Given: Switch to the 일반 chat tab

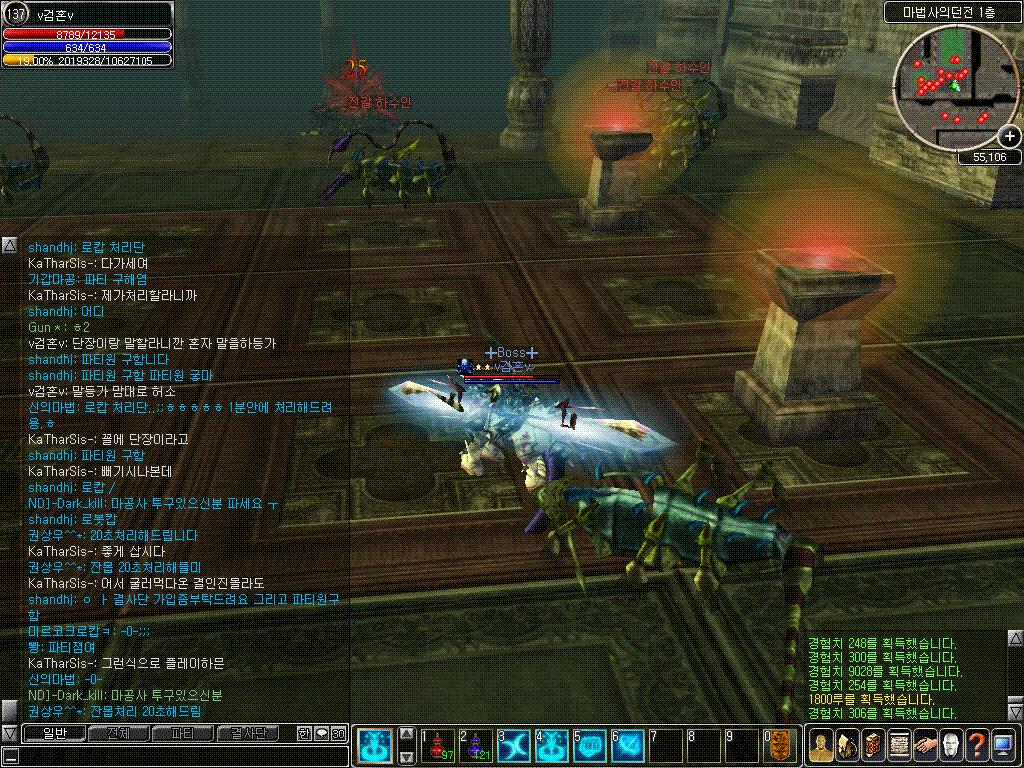Looking at the screenshot, I should 53,734.
